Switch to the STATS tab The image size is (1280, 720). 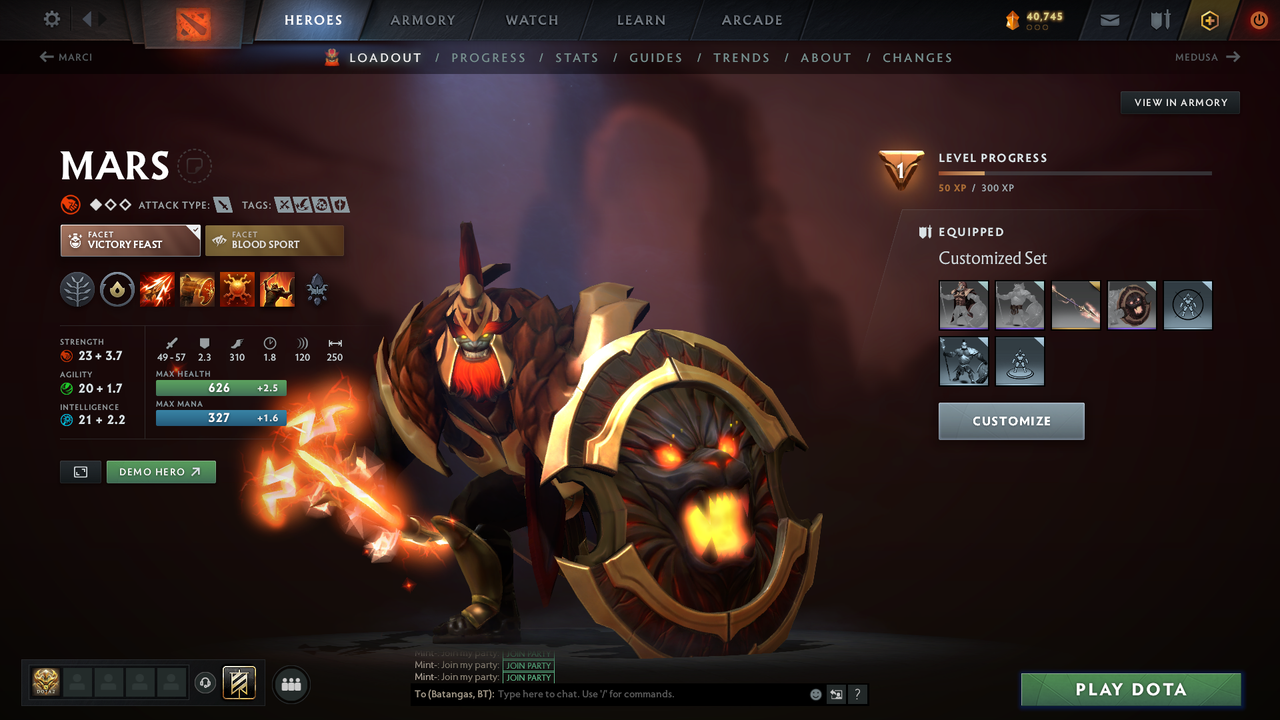[x=577, y=57]
